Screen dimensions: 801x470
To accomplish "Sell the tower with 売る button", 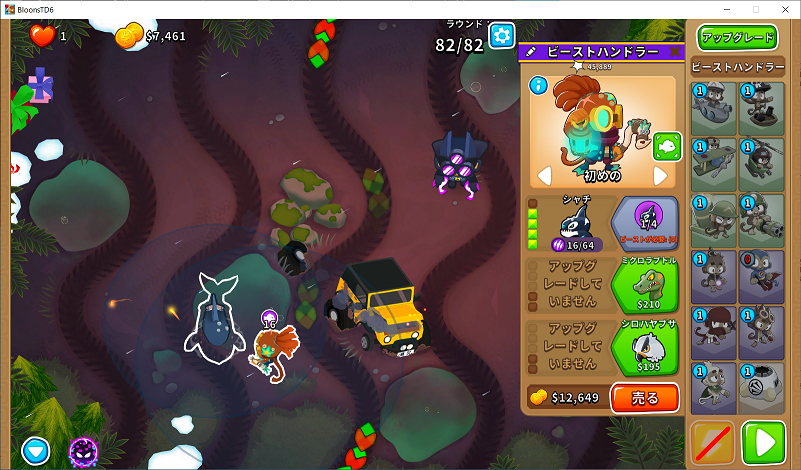I will click(644, 398).
